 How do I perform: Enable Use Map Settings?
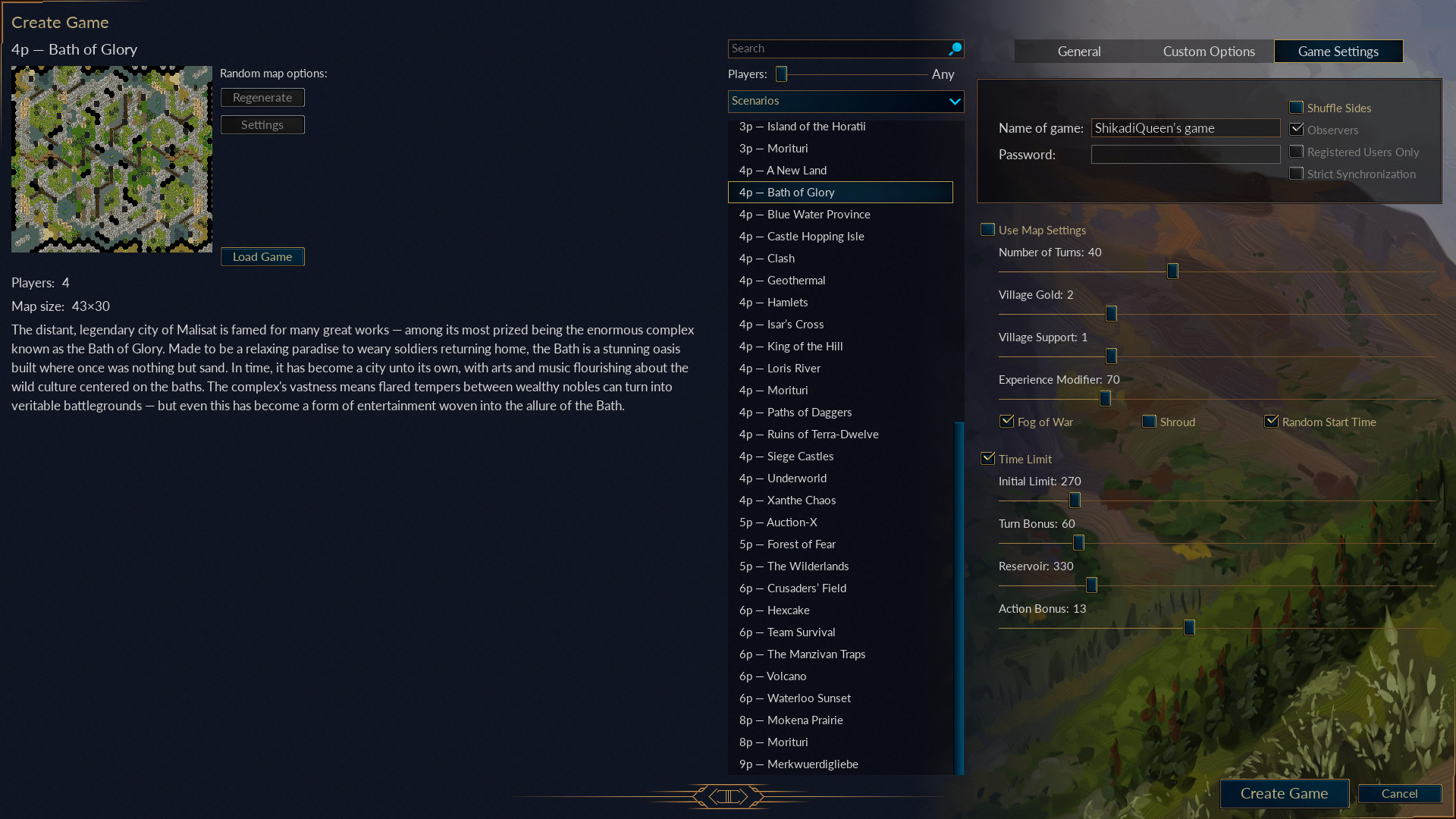click(988, 230)
